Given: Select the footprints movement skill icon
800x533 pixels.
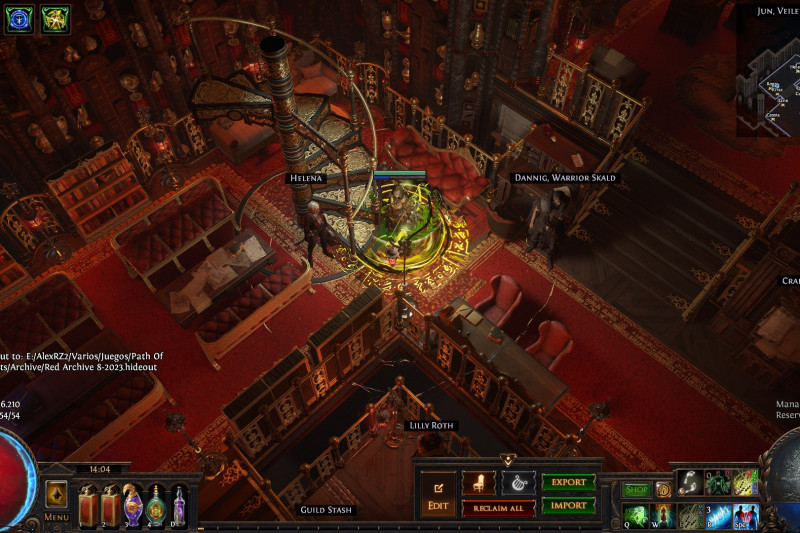Looking at the screenshot, I should [x=691, y=483].
